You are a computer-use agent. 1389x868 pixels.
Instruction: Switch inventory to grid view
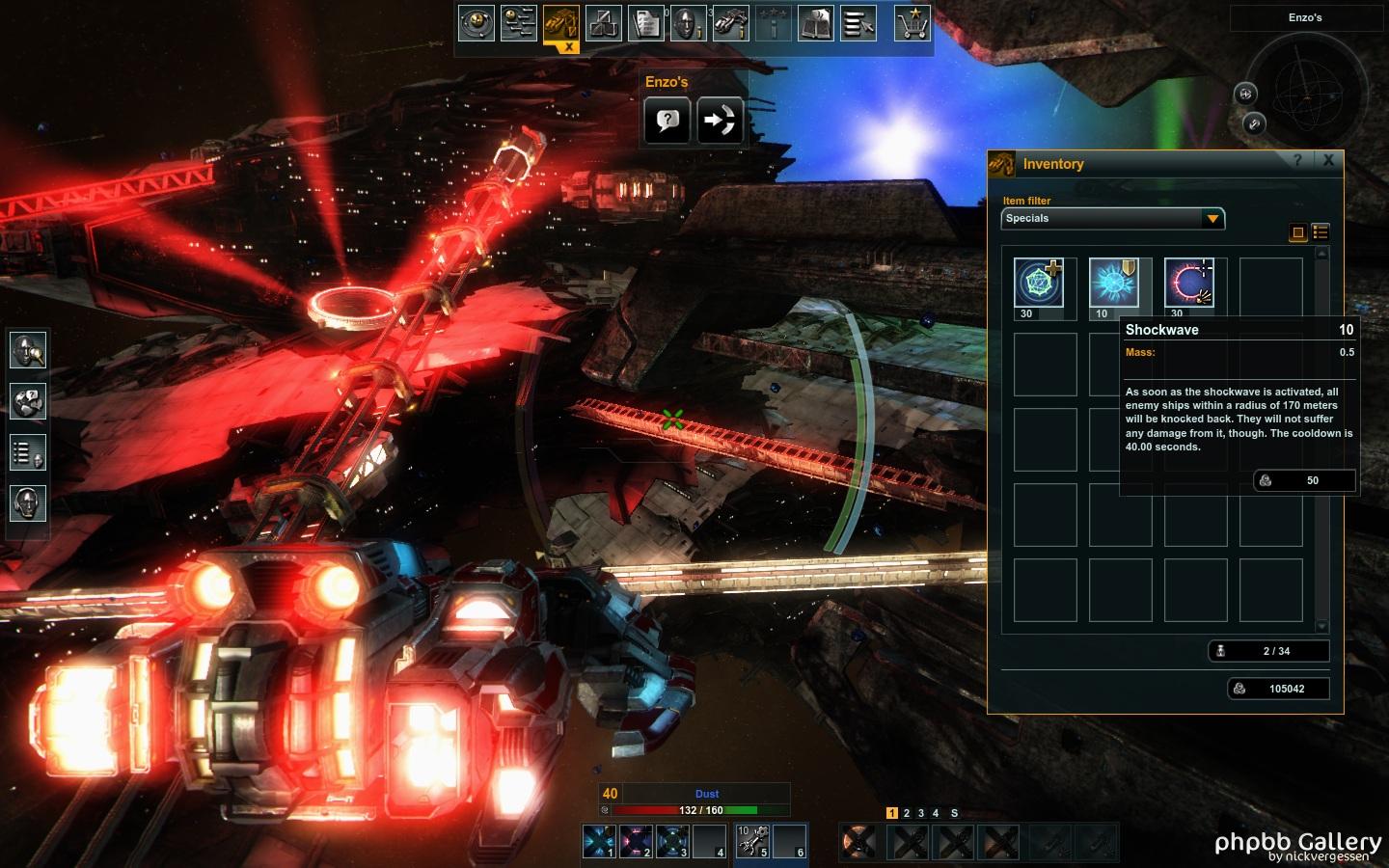(x=1298, y=232)
